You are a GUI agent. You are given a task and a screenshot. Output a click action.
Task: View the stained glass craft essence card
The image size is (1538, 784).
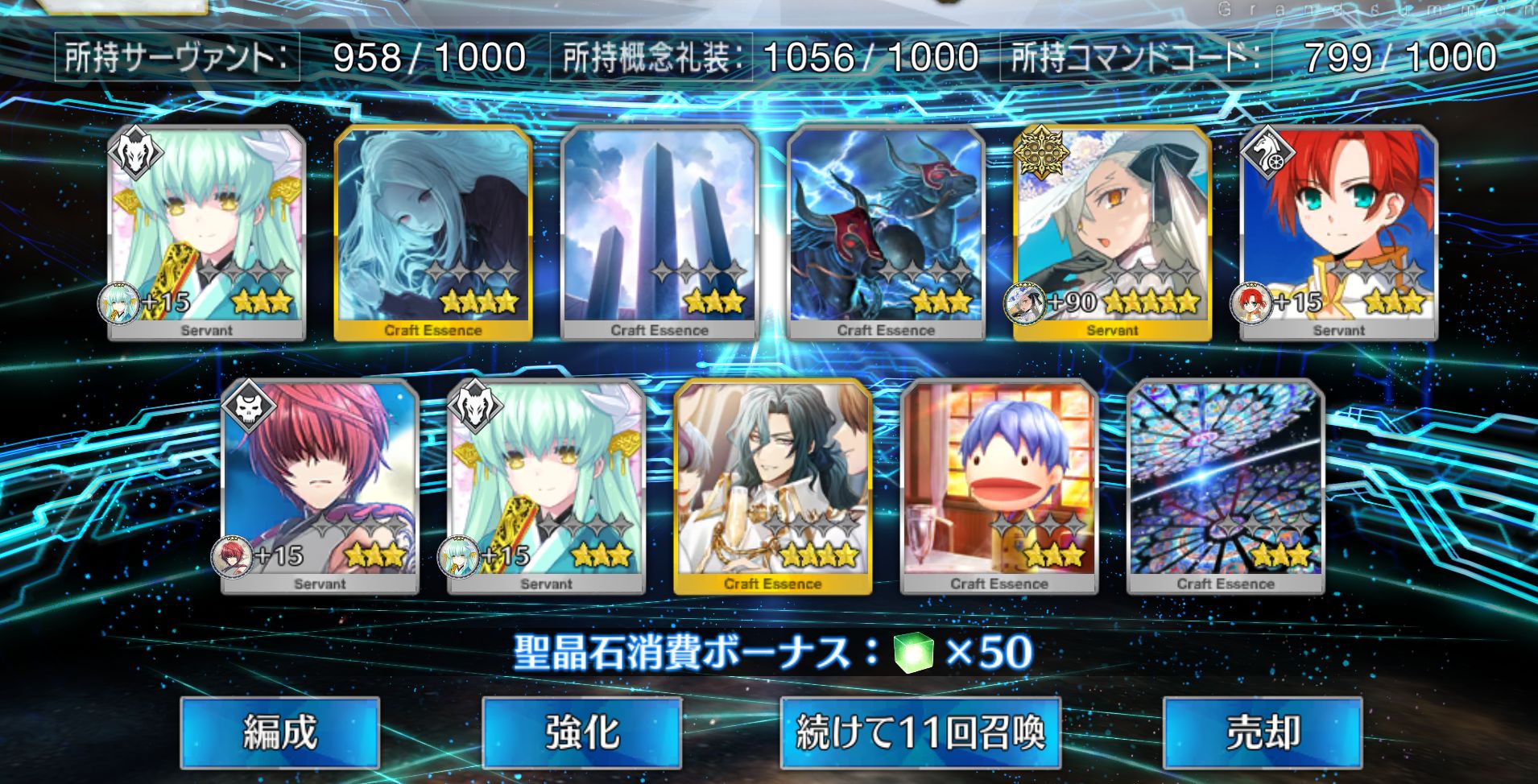tap(1225, 487)
